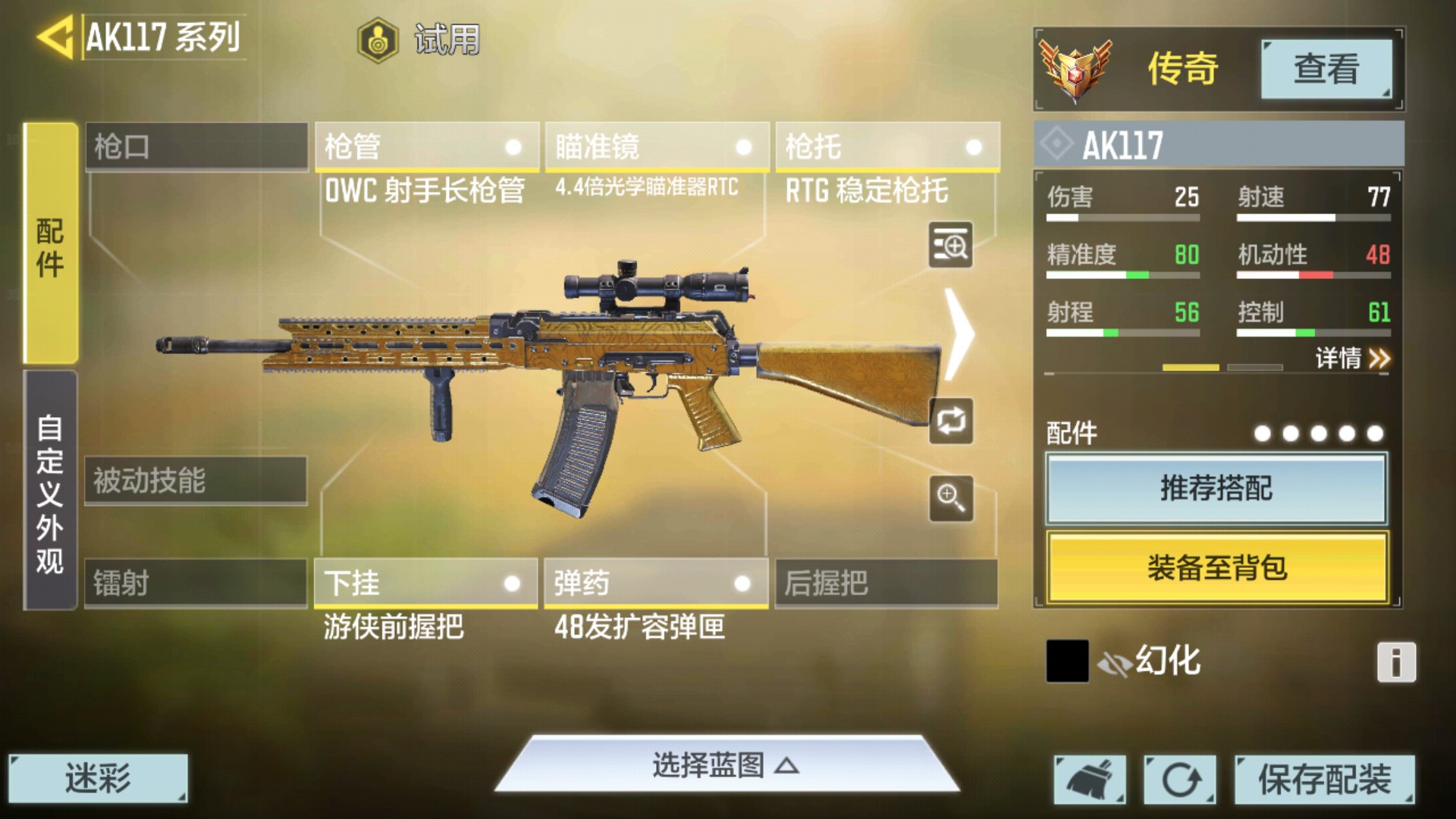Select the 后握把 rear grip slot

[x=886, y=583]
